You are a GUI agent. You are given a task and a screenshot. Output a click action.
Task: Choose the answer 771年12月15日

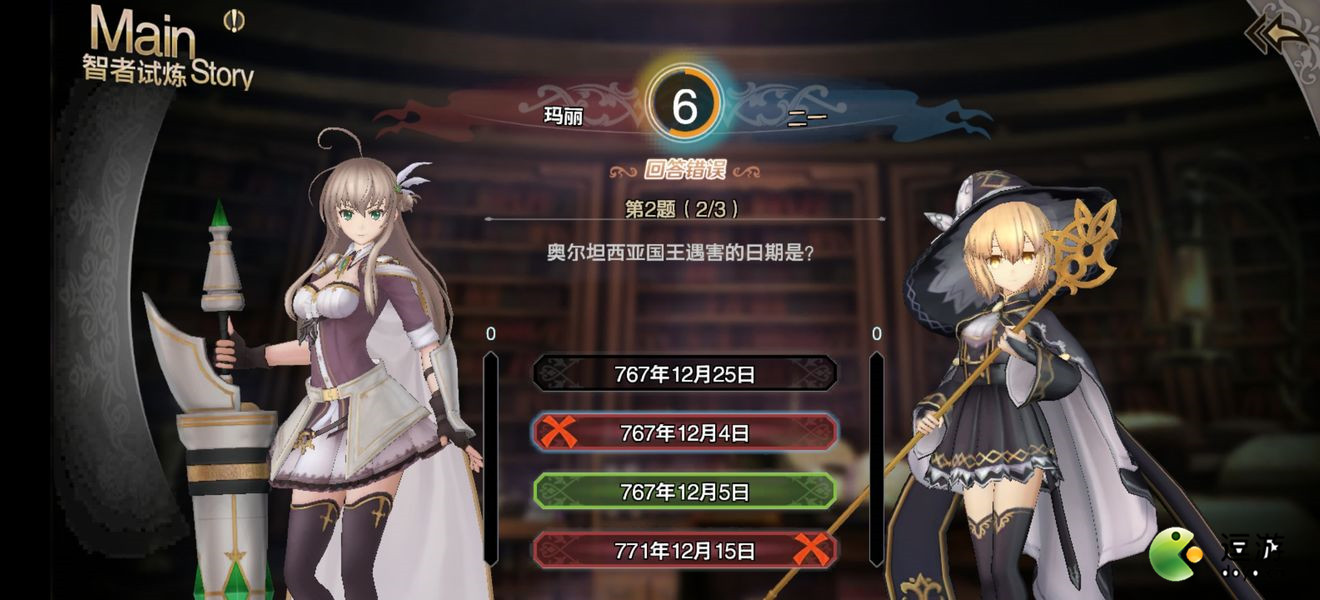tap(685, 550)
